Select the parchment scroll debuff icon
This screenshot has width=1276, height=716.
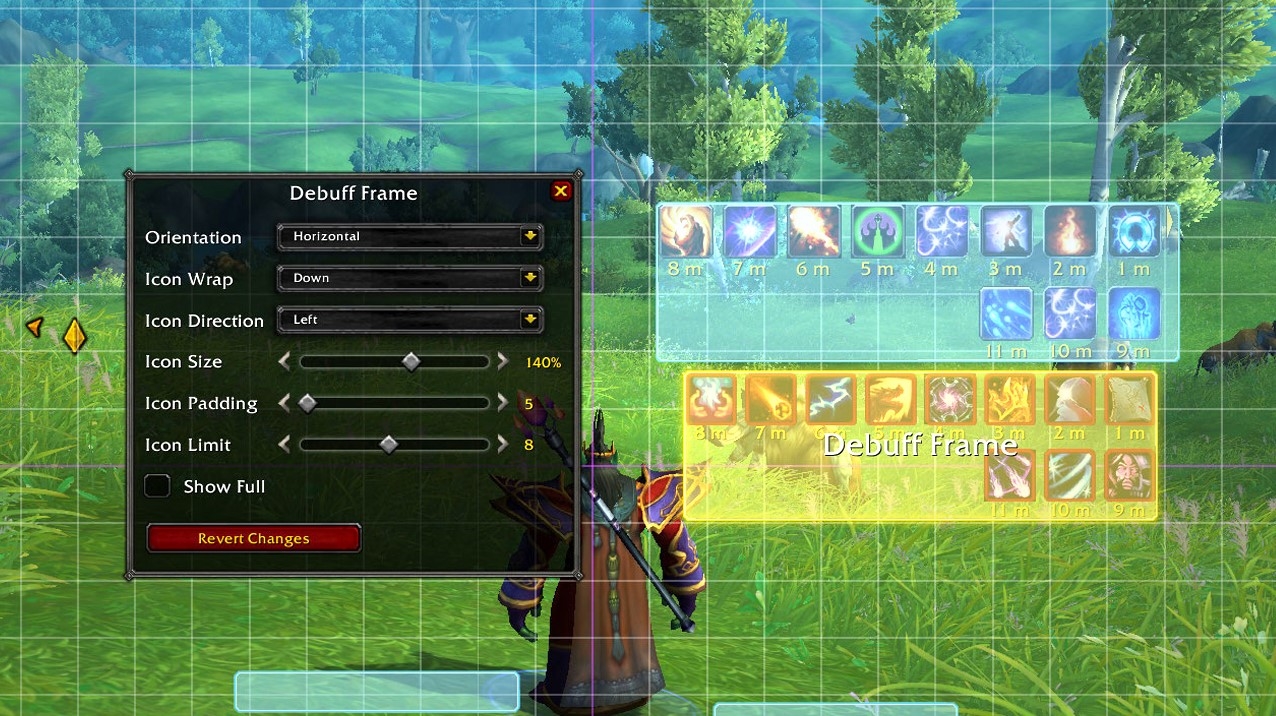1130,401
